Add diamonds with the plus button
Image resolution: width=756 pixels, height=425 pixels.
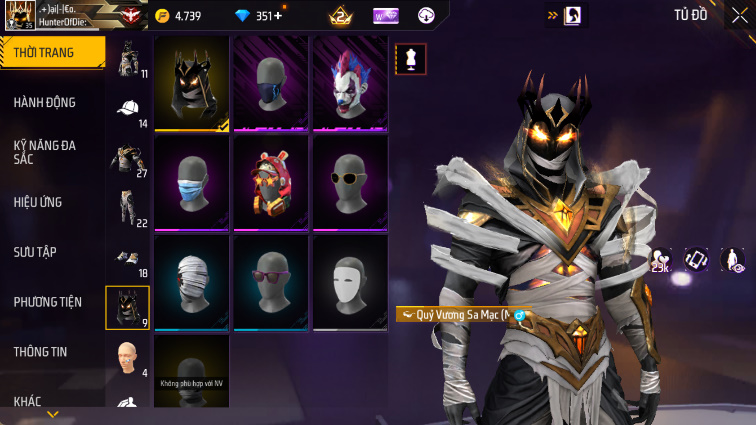tap(277, 16)
